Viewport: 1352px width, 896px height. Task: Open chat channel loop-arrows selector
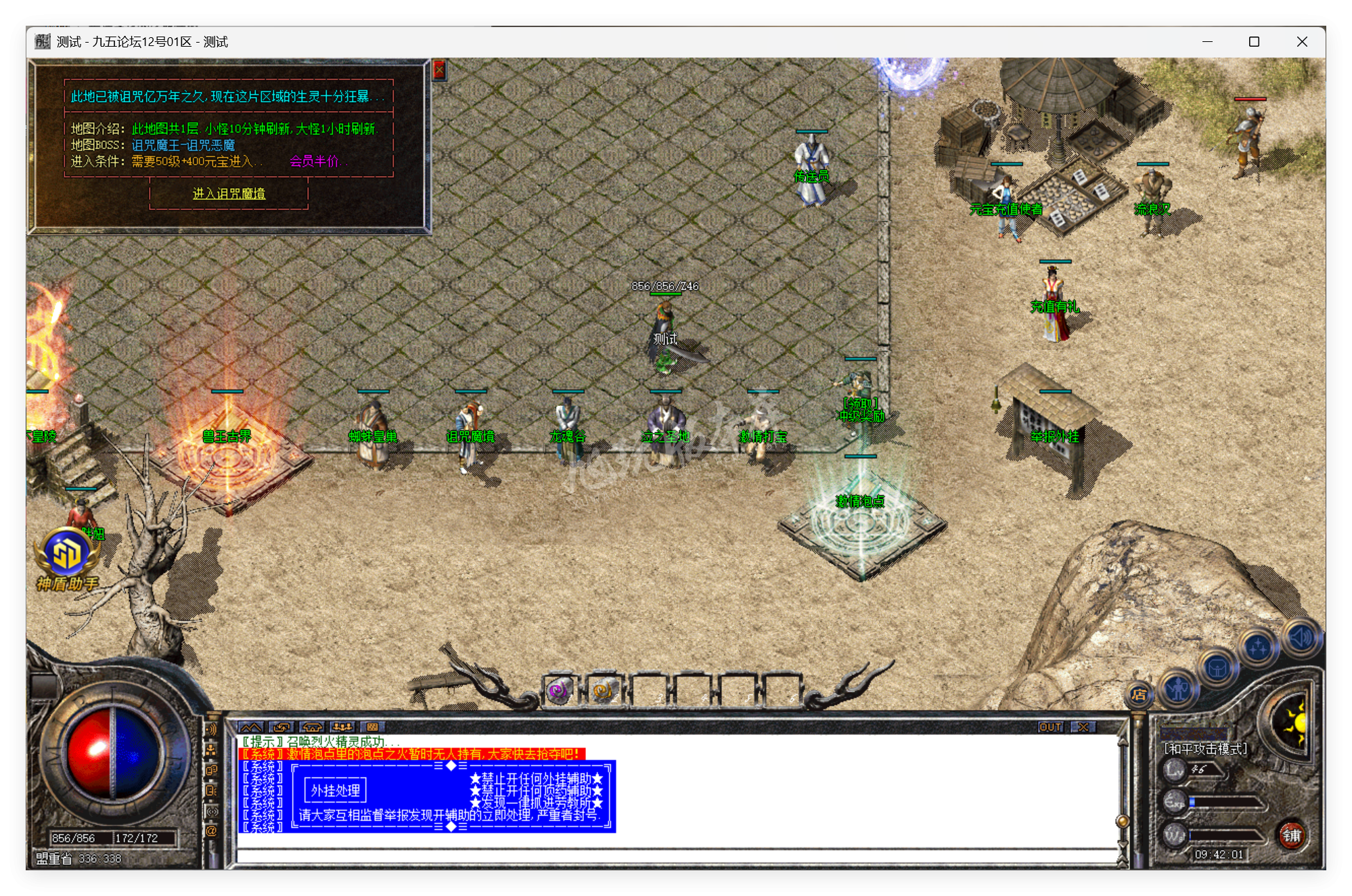(x=281, y=727)
